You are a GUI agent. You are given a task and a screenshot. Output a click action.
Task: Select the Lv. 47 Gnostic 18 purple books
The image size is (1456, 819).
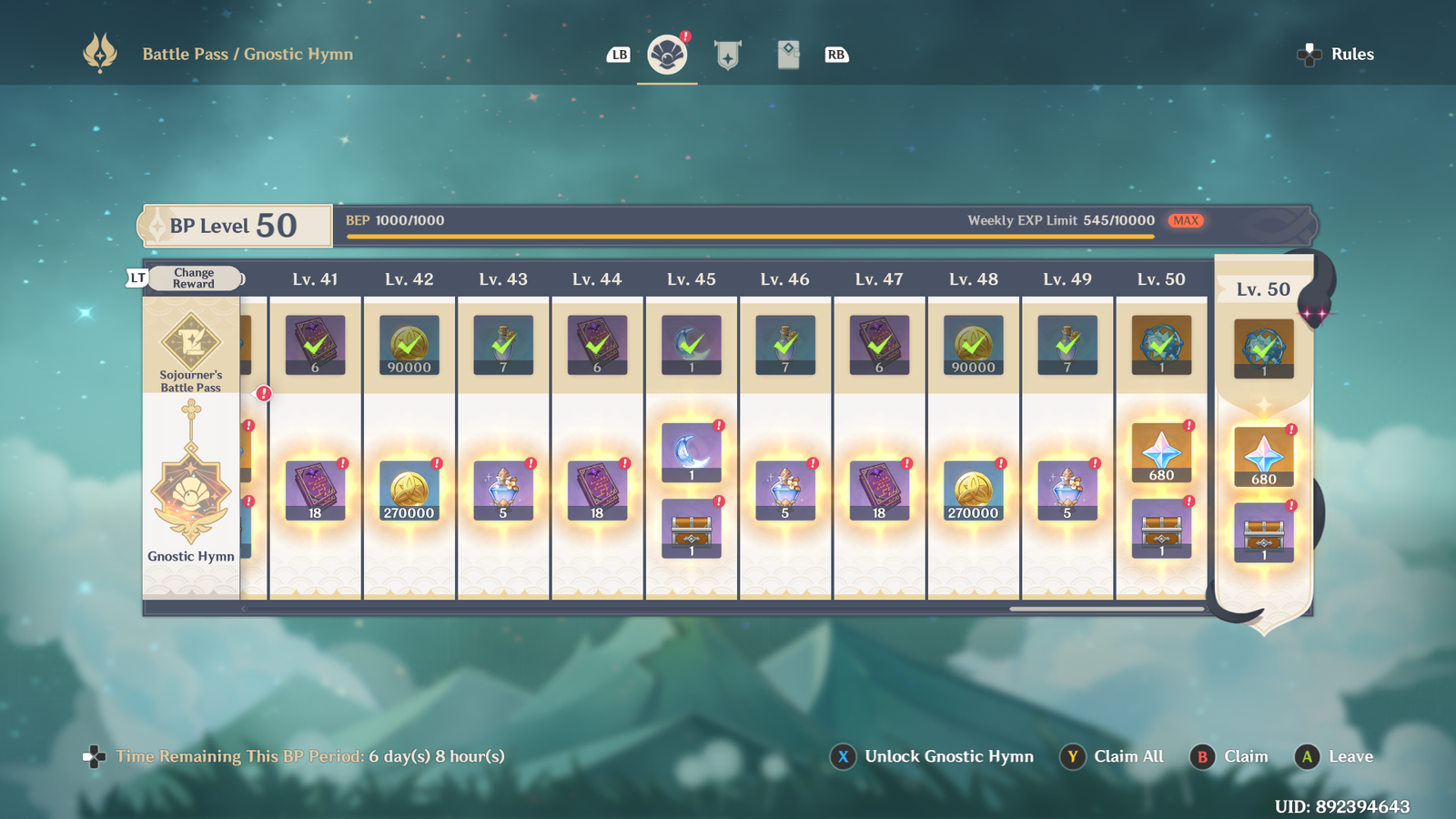pyautogui.click(x=879, y=491)
